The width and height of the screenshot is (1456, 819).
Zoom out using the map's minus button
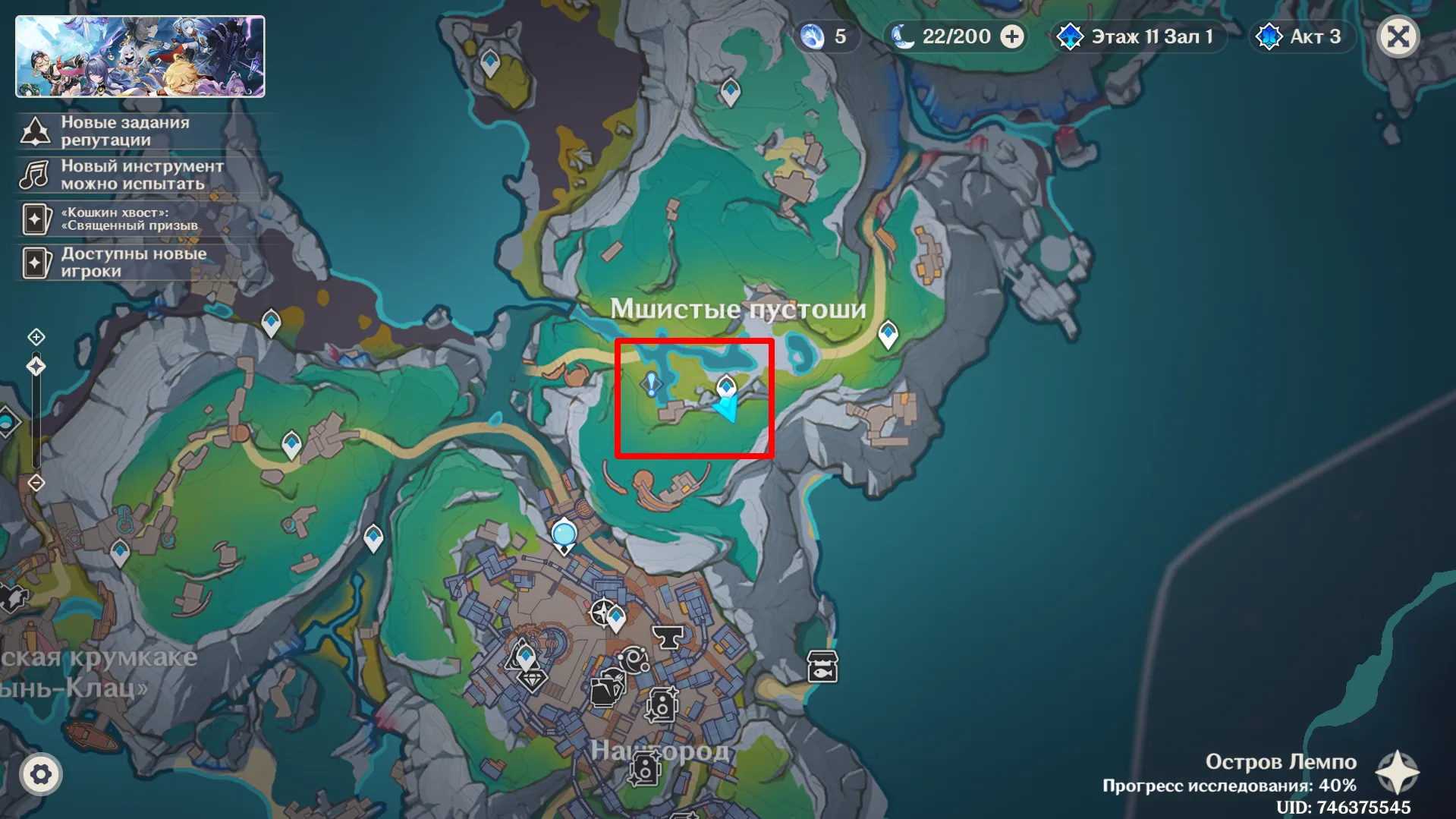[x=36, y=483]
